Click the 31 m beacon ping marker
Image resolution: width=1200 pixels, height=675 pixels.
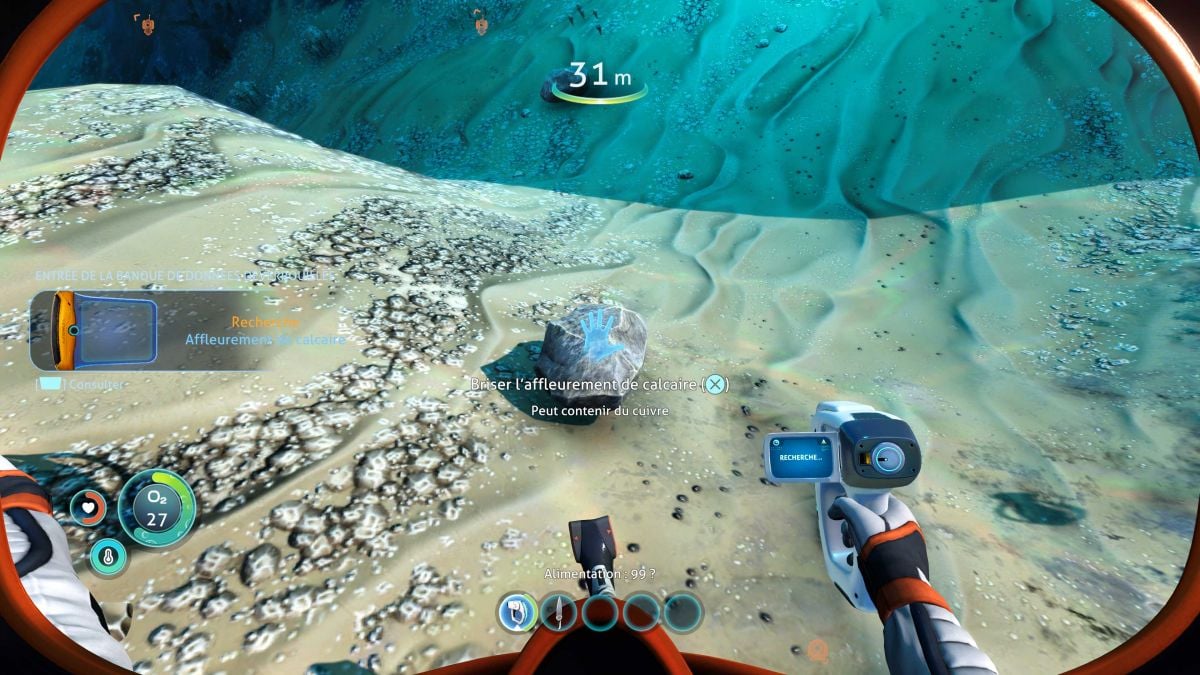click(x=599, y=82)
